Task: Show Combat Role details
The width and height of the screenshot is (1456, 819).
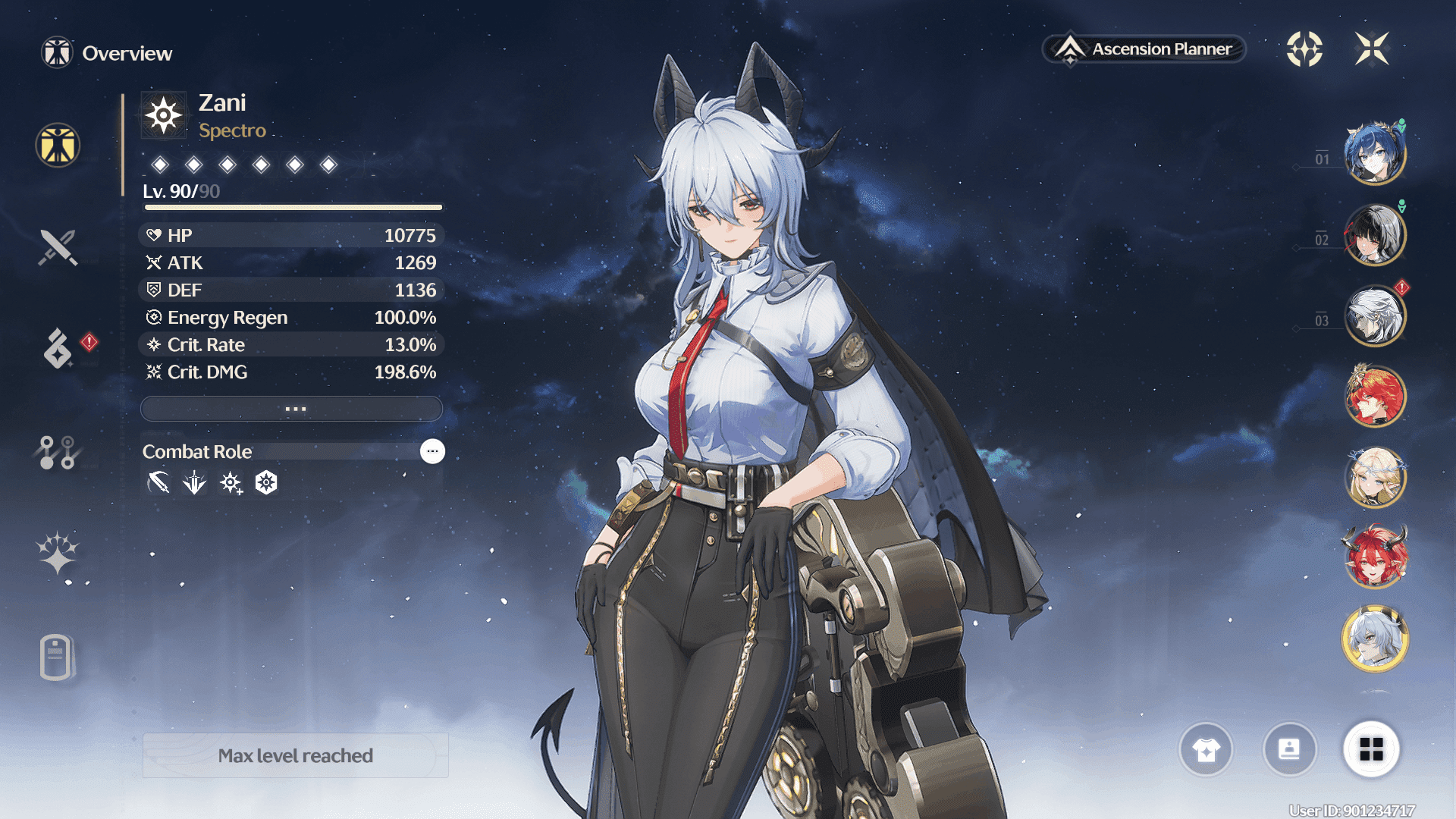Action: [x=432, y=451]
